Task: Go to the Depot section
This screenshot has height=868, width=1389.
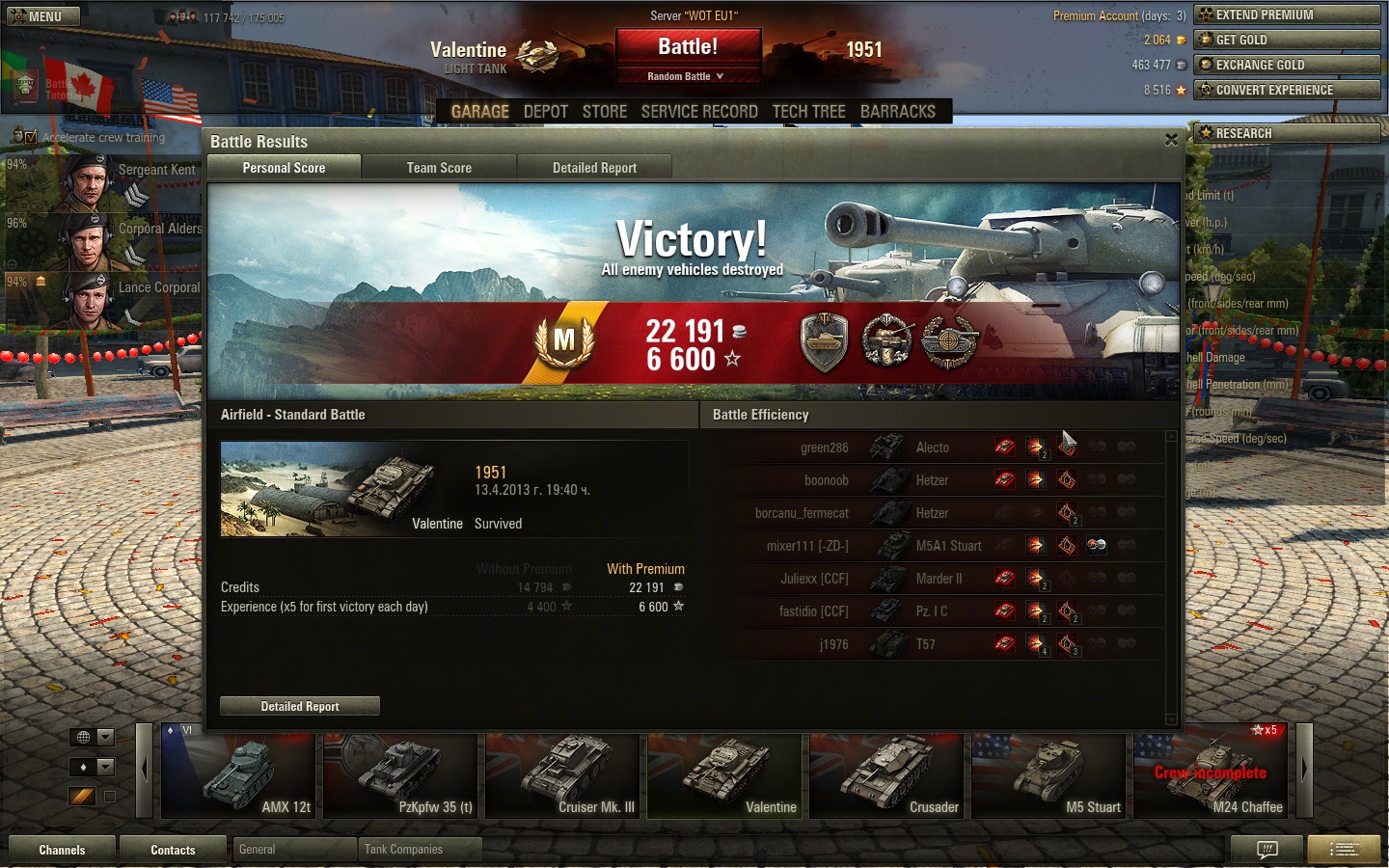Action: click(545, 112)
